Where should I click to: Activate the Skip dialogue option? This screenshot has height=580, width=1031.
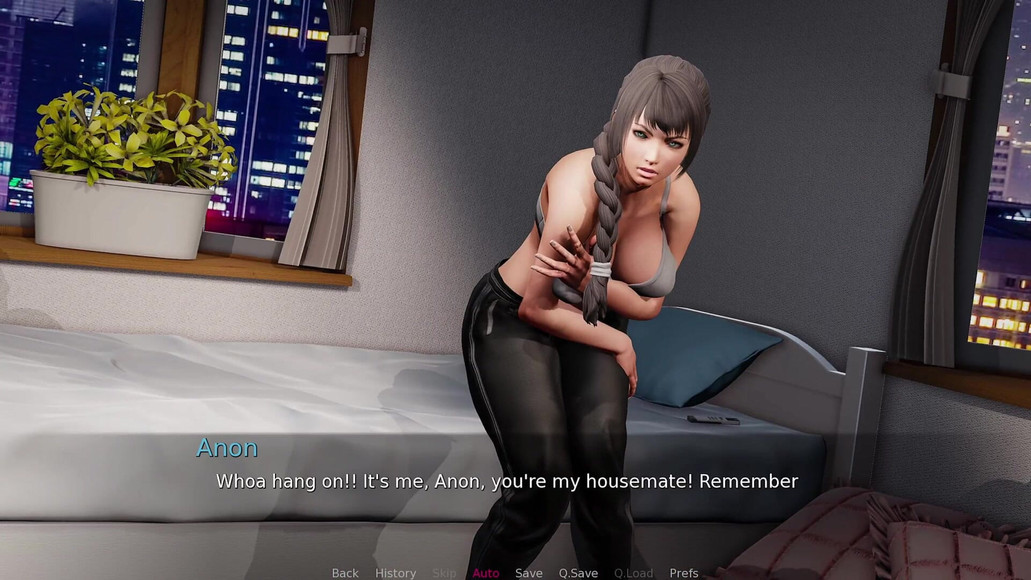[444, 573]
